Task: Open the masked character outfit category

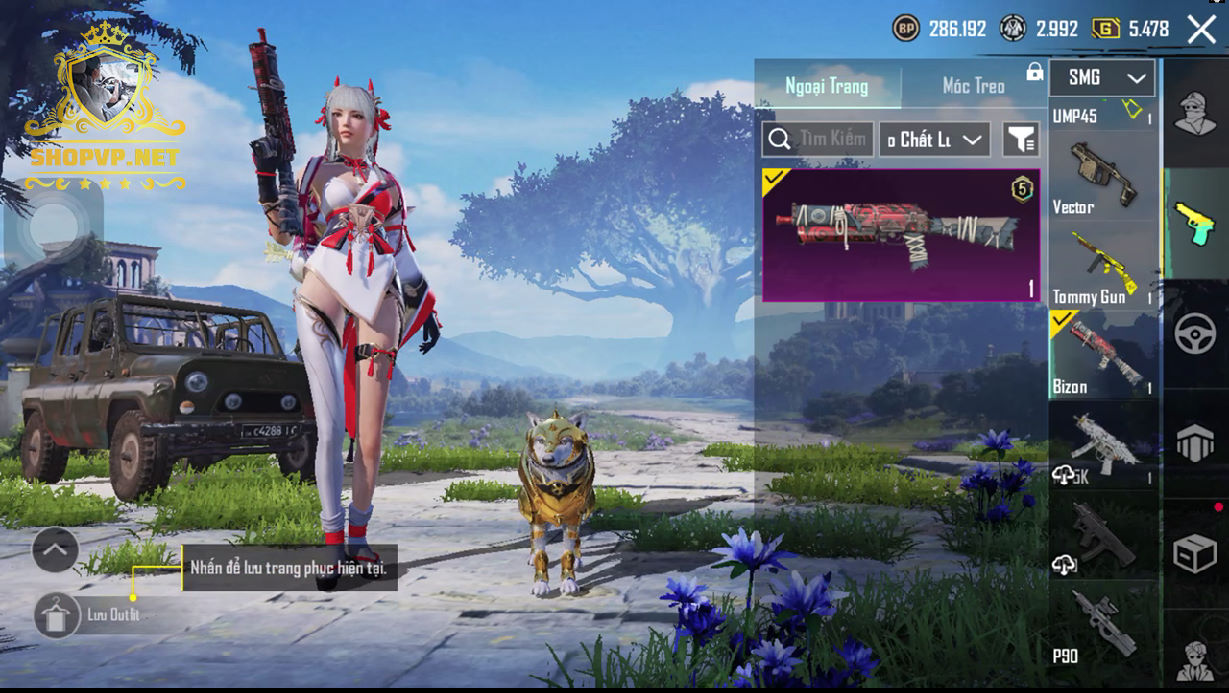Action: tap(1195, 112)
